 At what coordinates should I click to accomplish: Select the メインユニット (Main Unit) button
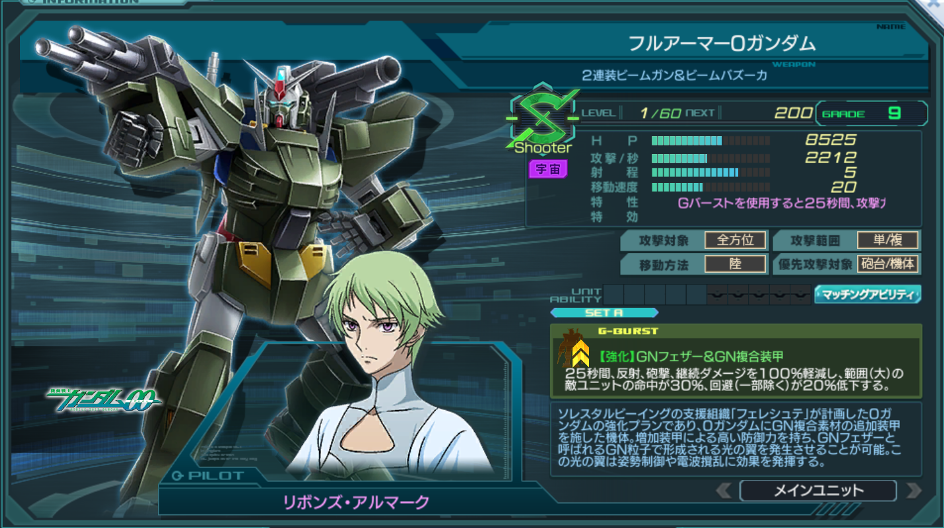817,491
